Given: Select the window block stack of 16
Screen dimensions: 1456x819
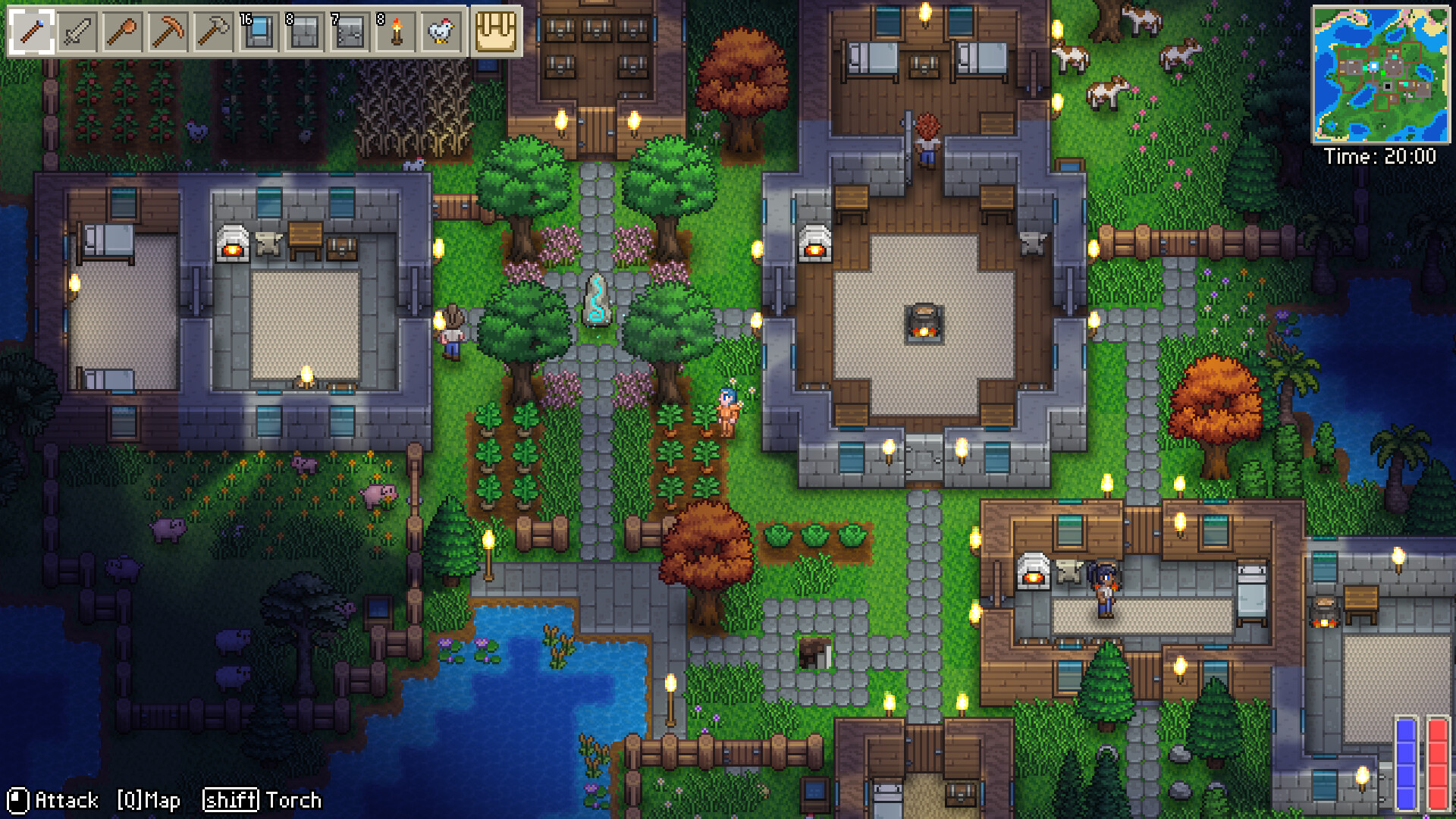Looking at the screenshot, I should click(x=259, y=32).
